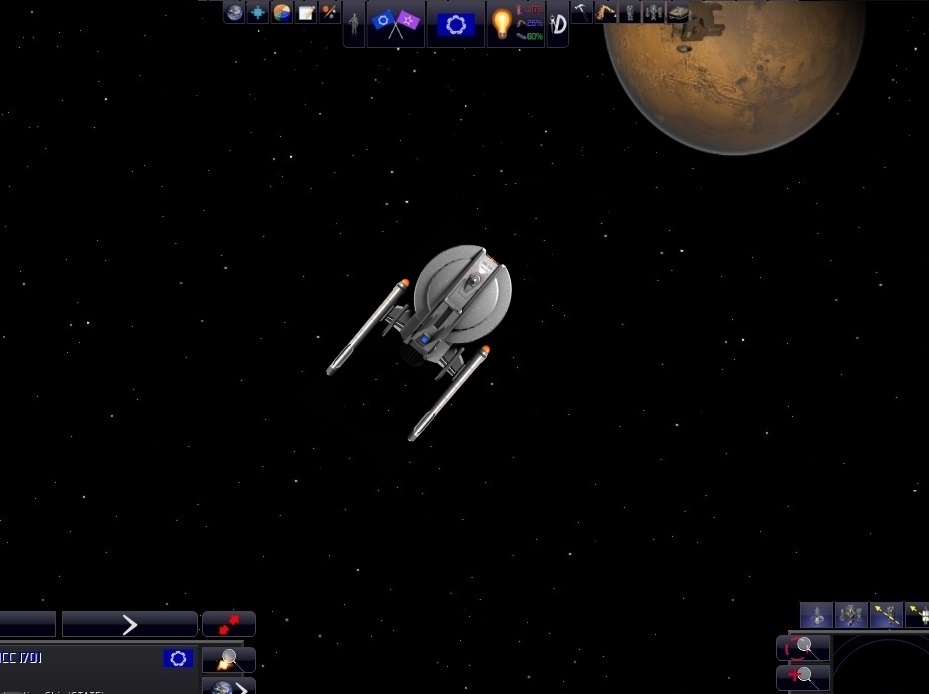
Task: Click the magnifier over ship zoom button
Action: pos(228,660)
